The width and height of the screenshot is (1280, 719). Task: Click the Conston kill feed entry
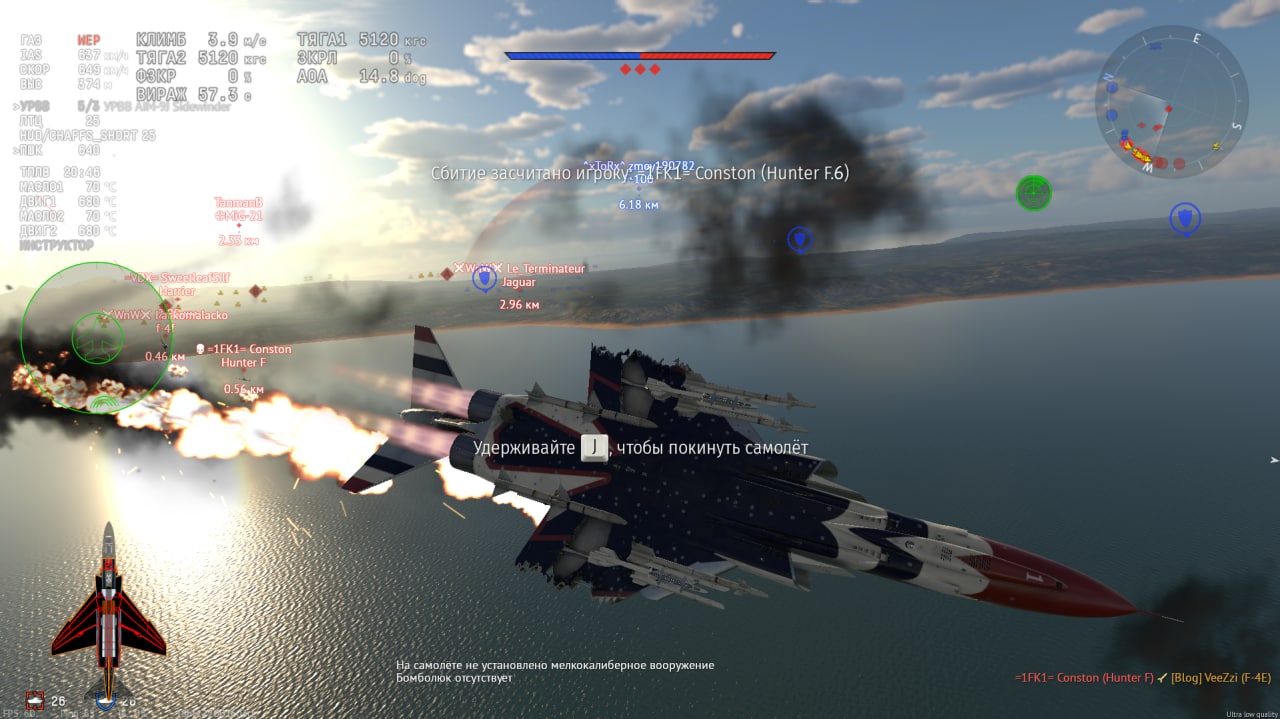(1084, 678)
